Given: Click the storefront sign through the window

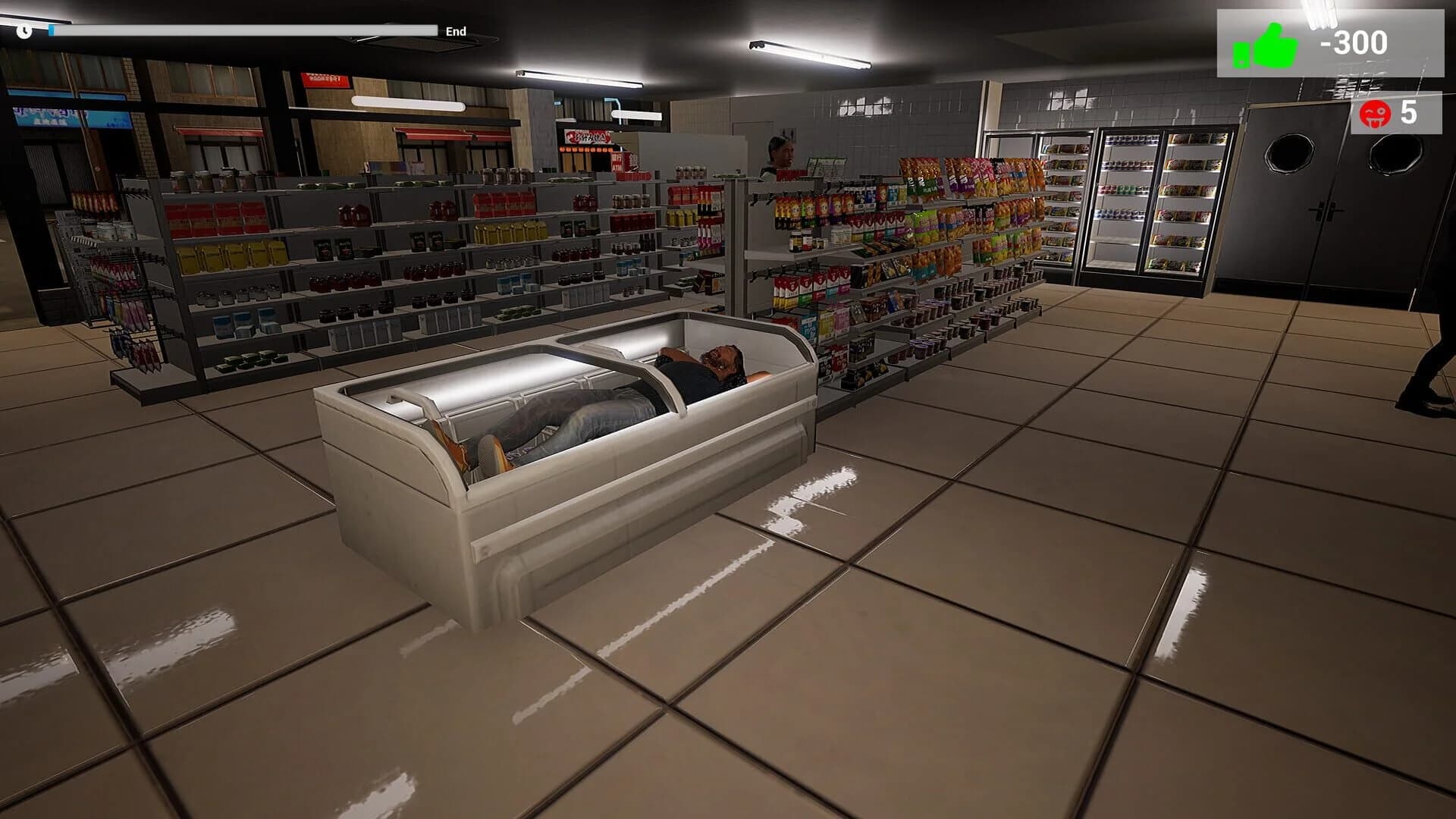Looking at the screenshot, I should pyautogui.click(x=326, y=80).
